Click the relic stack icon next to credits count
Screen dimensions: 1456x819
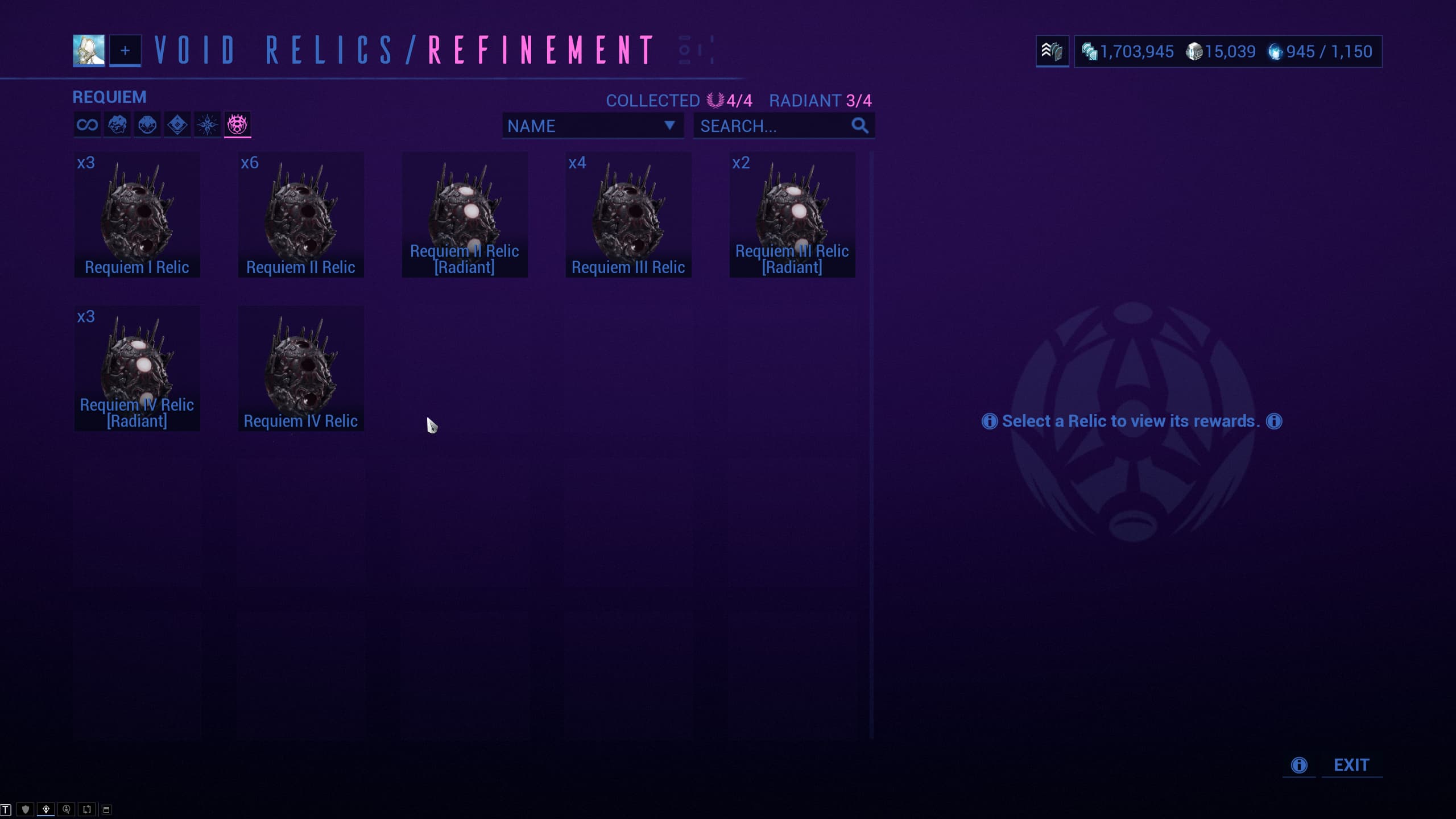coord(1053,52)
